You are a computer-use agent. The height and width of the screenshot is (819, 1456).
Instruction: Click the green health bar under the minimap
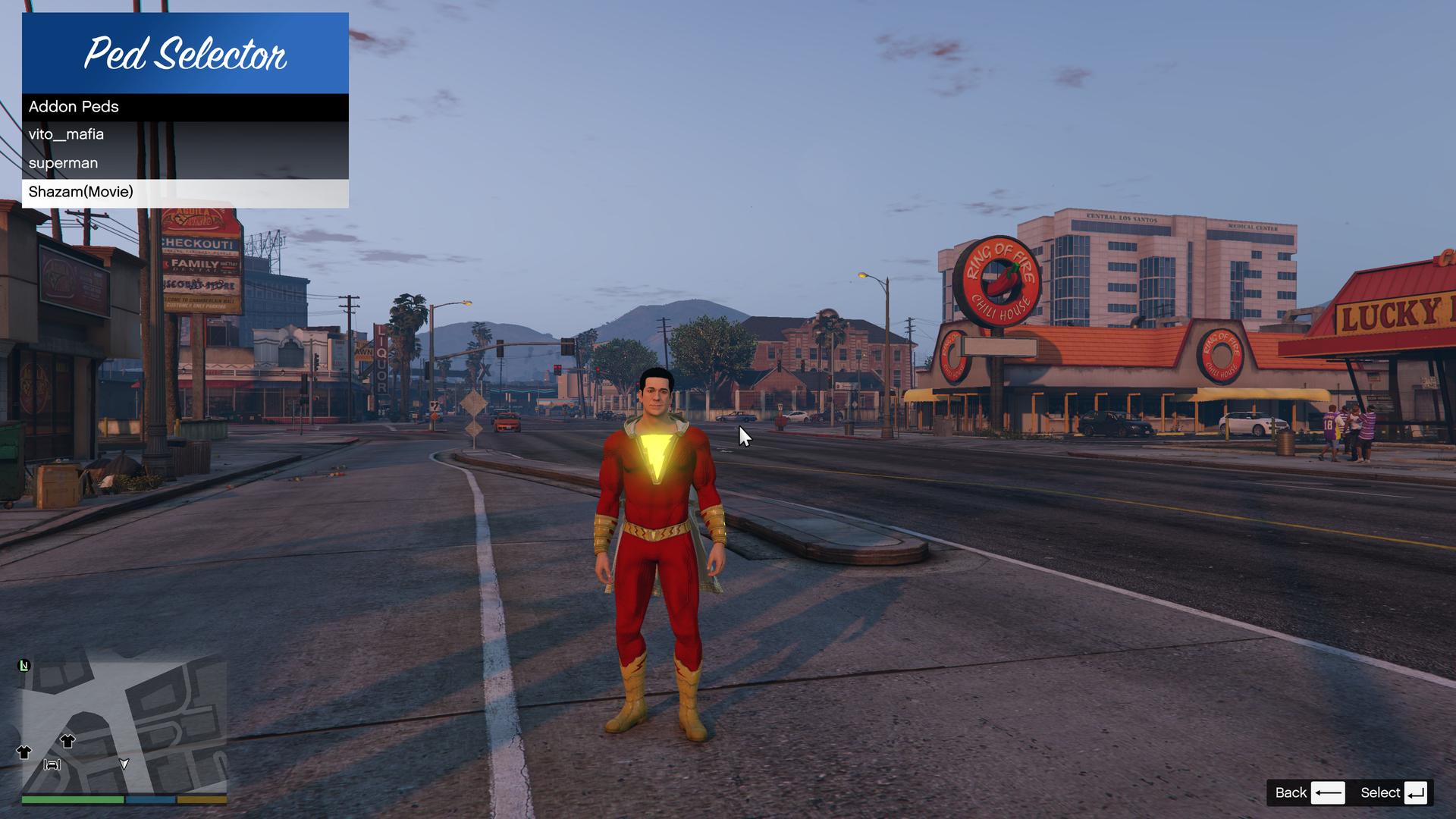tap(73, 799)
